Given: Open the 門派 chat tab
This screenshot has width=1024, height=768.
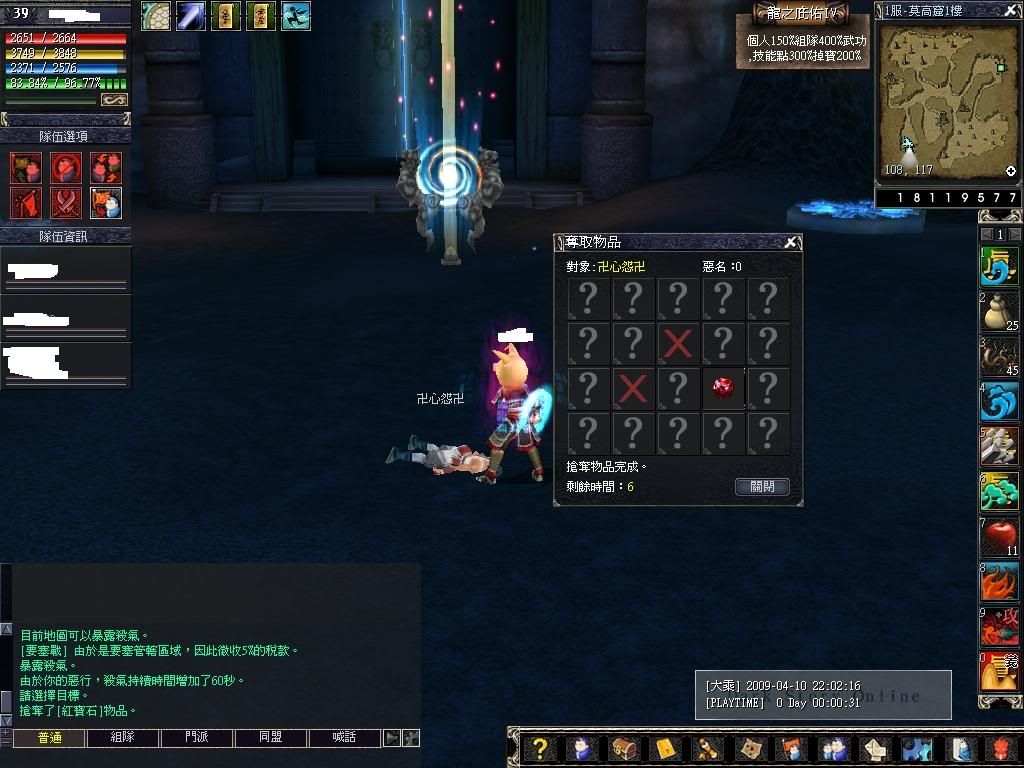Looking at the screenshot, I should tap(197, 738).
